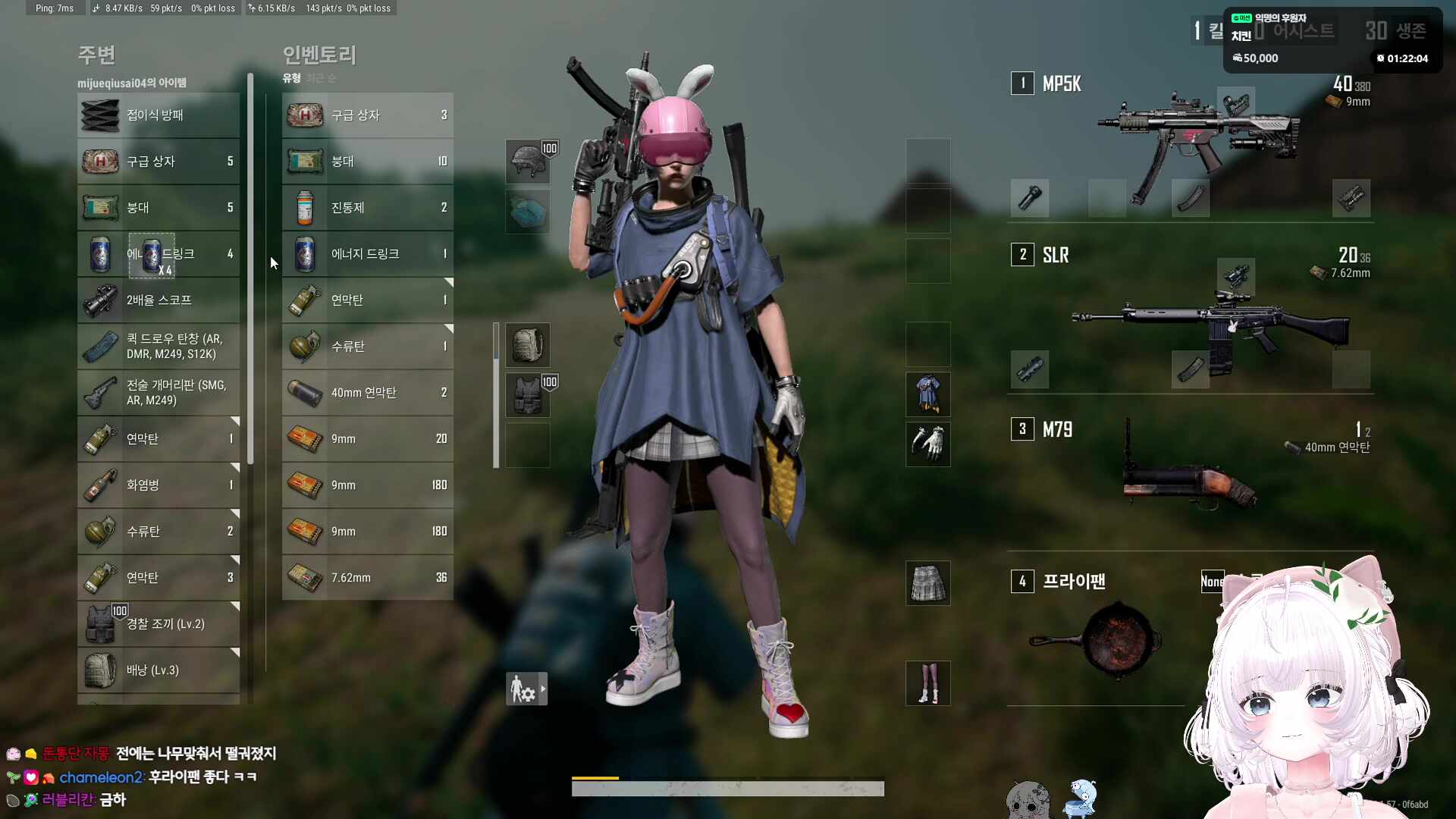The image size is (1456, 819).
Task: Click the equipped helmet icon showing 100 durability
Action: (x=528, y=161)
